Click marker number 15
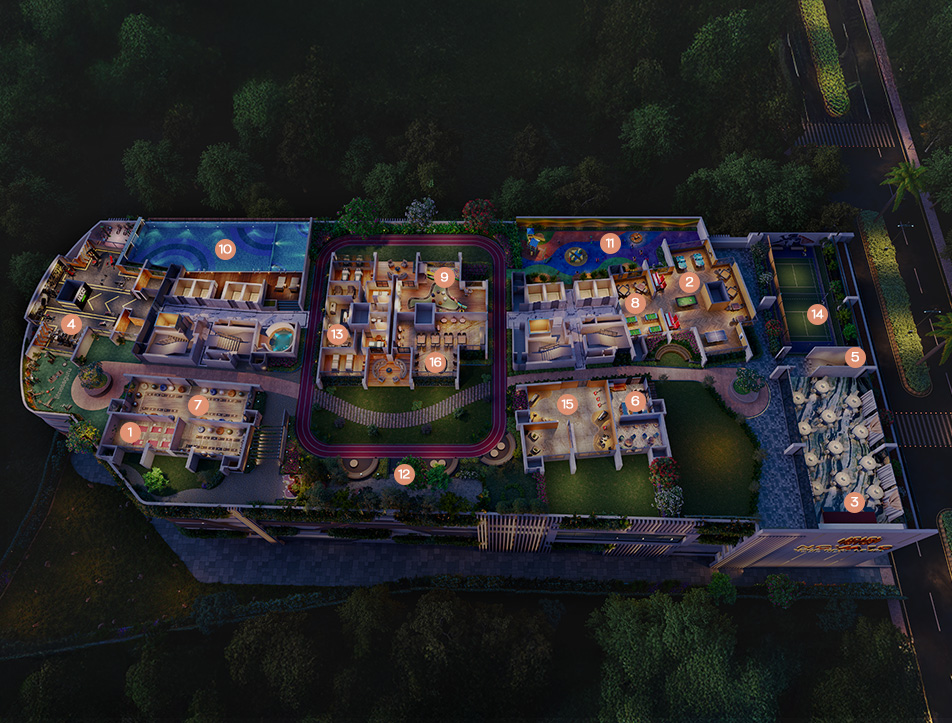The height and width of the screenshot is (723, 952). (568, 405)
